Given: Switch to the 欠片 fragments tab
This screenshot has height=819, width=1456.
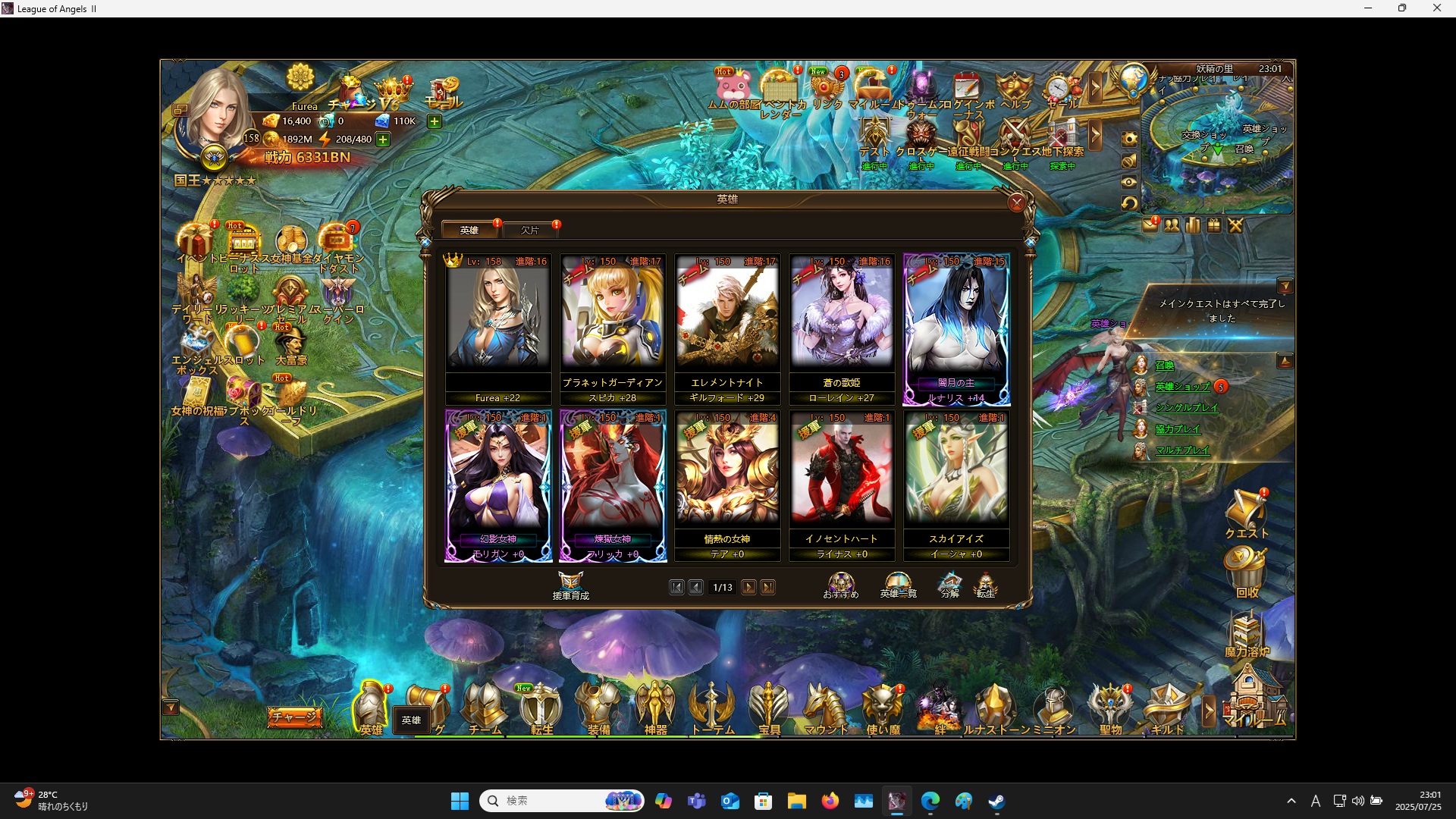Looking at the screenshot, I should coord(531,230).
